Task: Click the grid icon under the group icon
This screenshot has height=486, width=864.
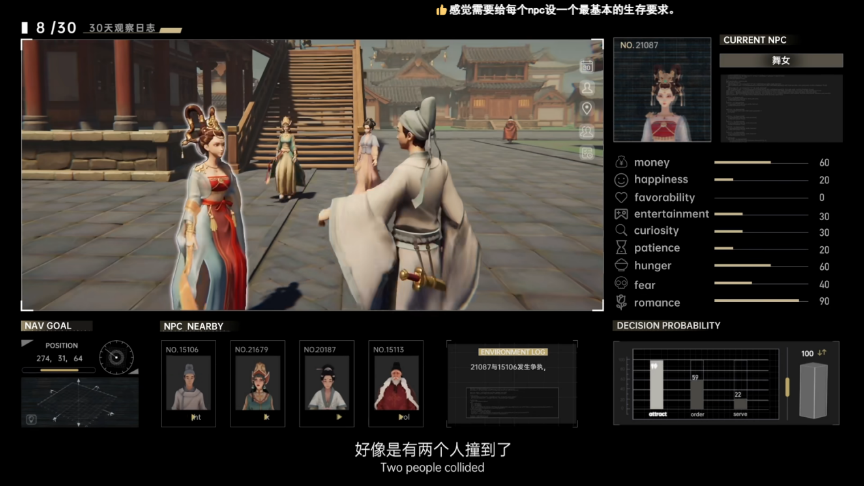Action: click(x=587, y=152)
